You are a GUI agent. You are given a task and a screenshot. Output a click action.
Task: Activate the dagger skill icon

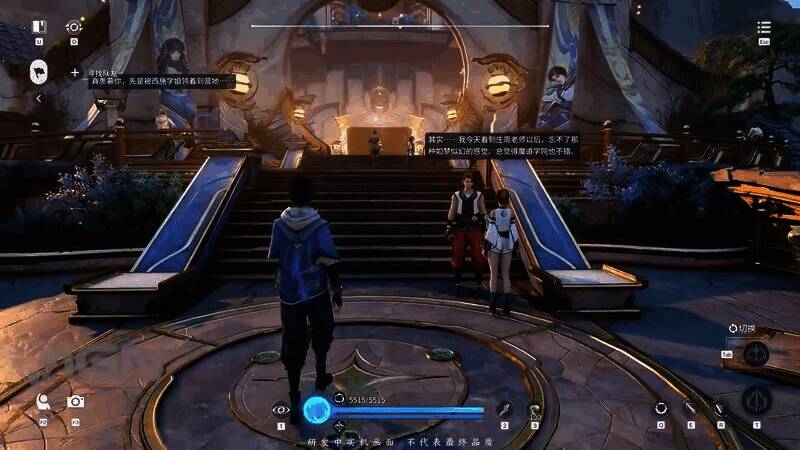pyautogui.click(x=719, y=408)
